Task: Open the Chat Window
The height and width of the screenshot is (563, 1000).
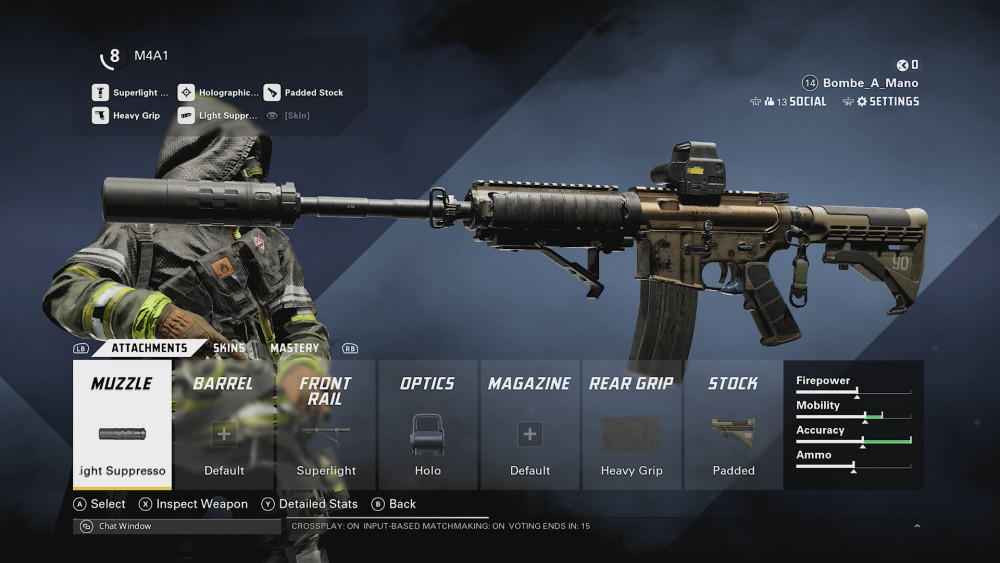Action: pyautogui.click(x=125, y=526)
